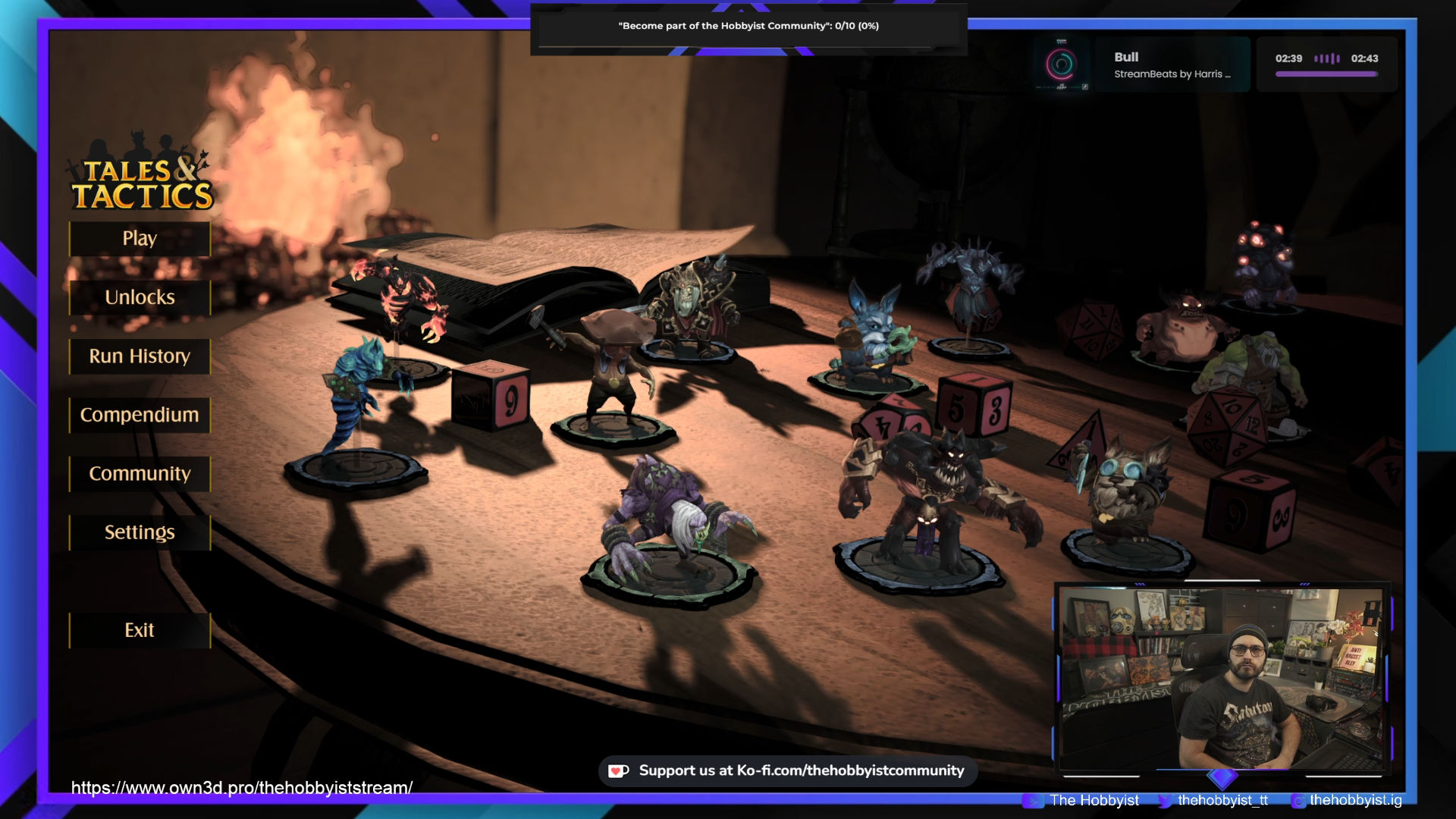Click the Ko-fi support banner
The image size is (1456, 819).
[788, 770]
